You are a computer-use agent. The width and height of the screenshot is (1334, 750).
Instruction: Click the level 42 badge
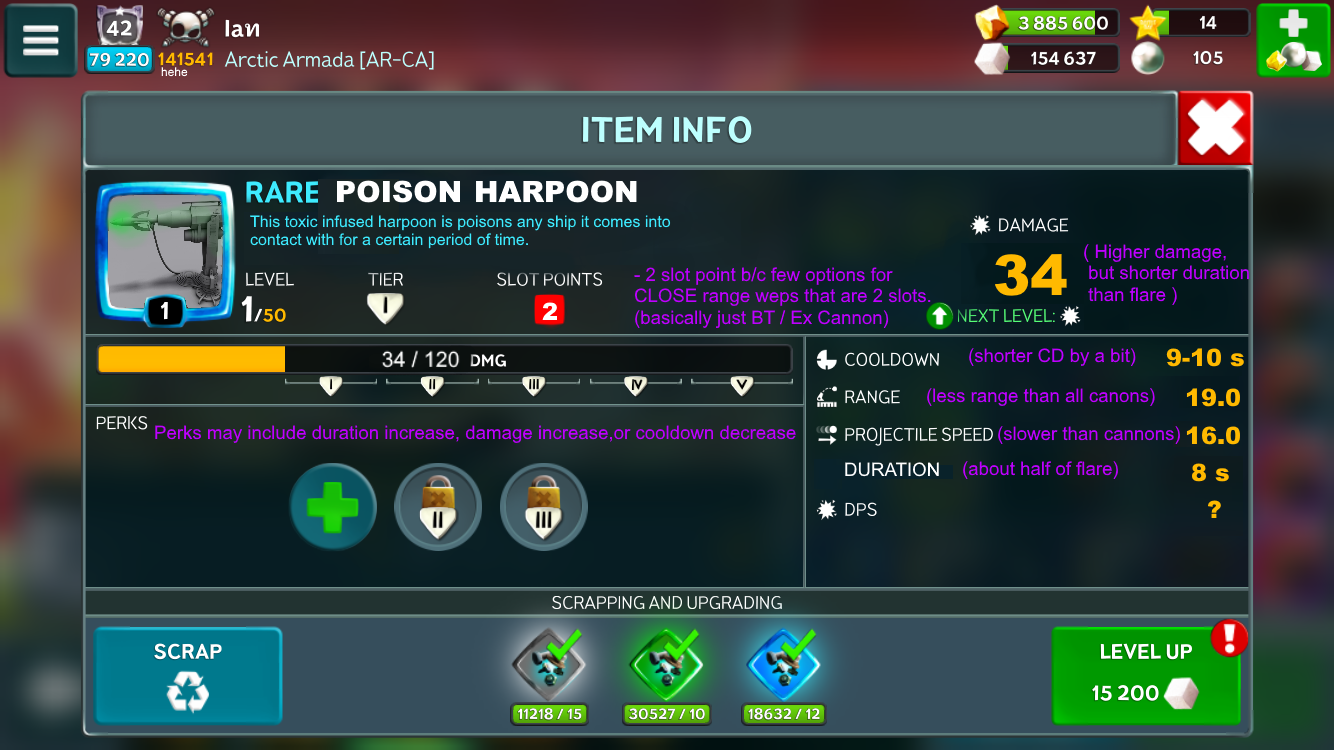coord(119,27)
